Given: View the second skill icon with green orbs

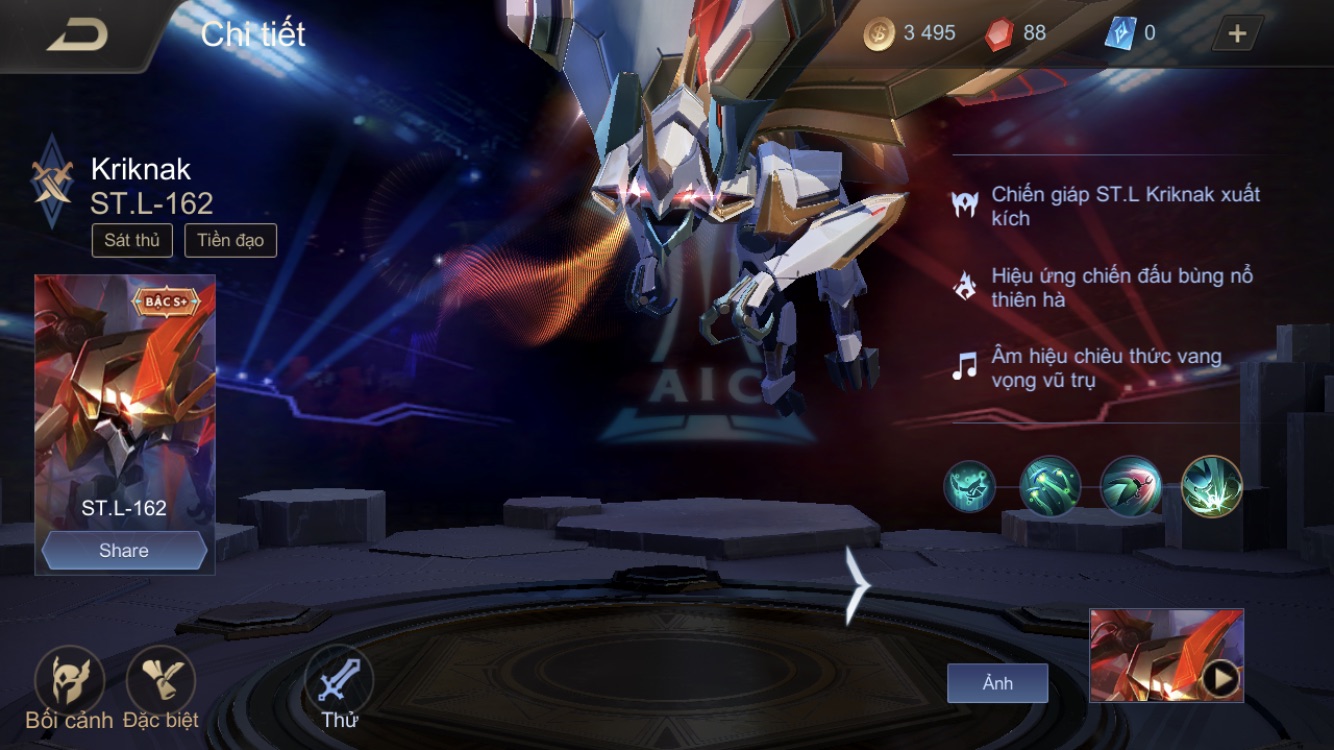Looking at the screenshot, I should 1050,487.
